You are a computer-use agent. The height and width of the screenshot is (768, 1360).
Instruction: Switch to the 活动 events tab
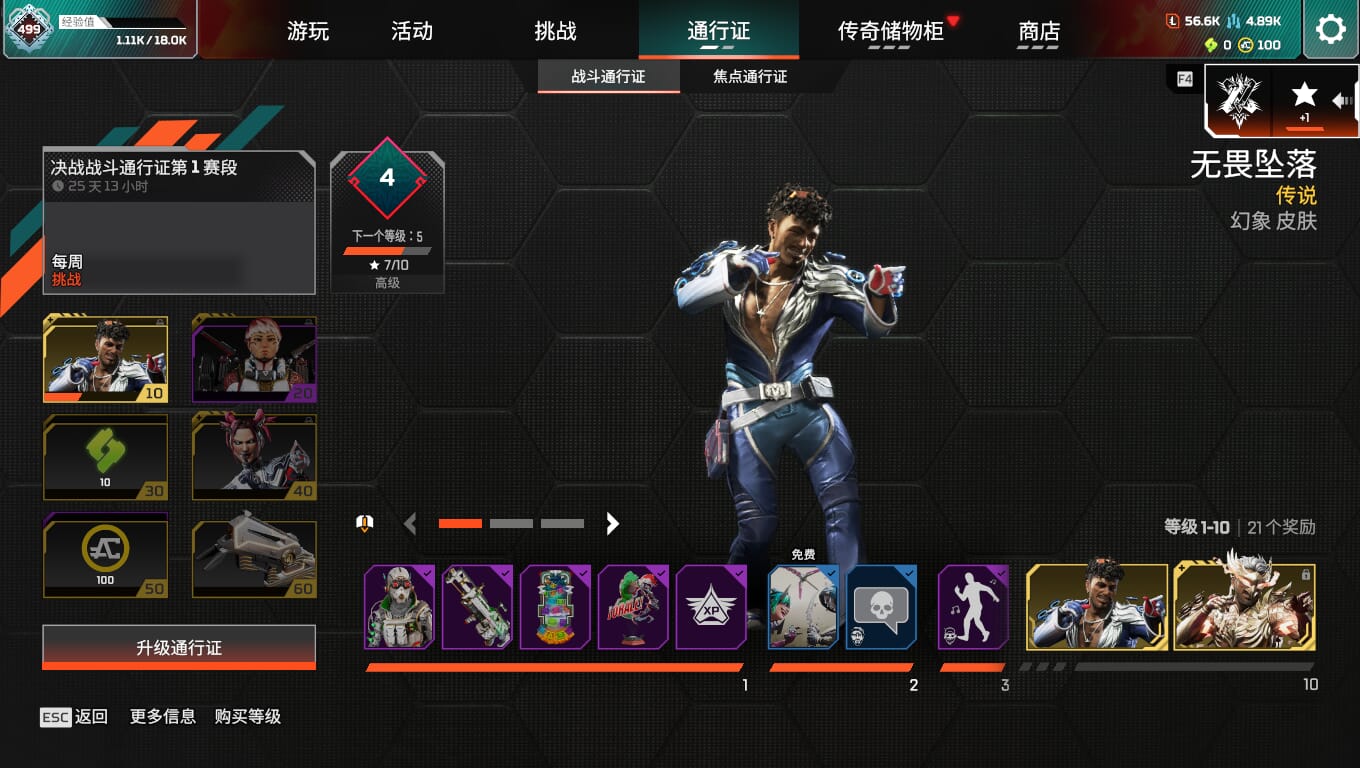click(411, 31)
